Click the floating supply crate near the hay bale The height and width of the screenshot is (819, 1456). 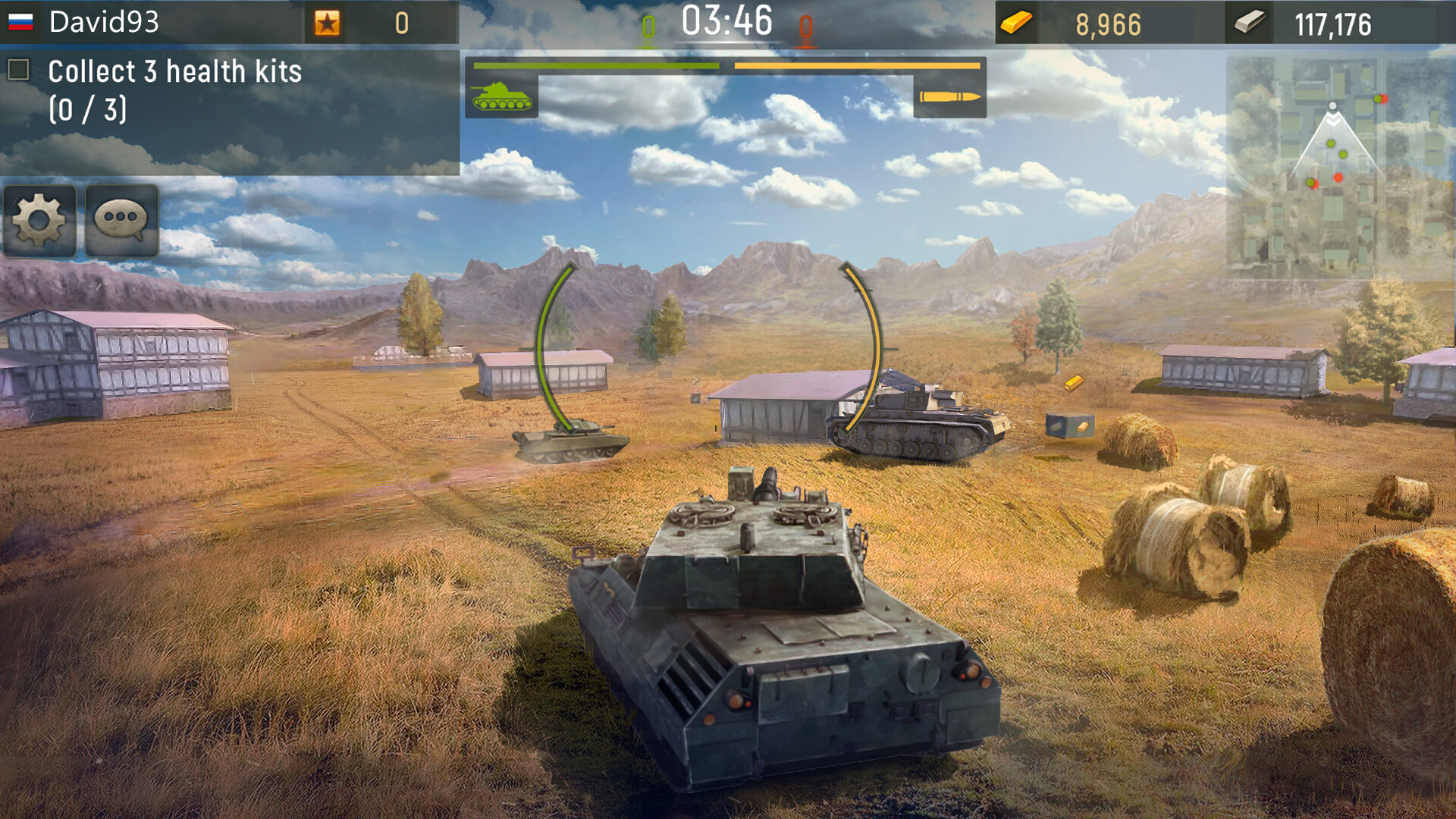pos(1071,426)
